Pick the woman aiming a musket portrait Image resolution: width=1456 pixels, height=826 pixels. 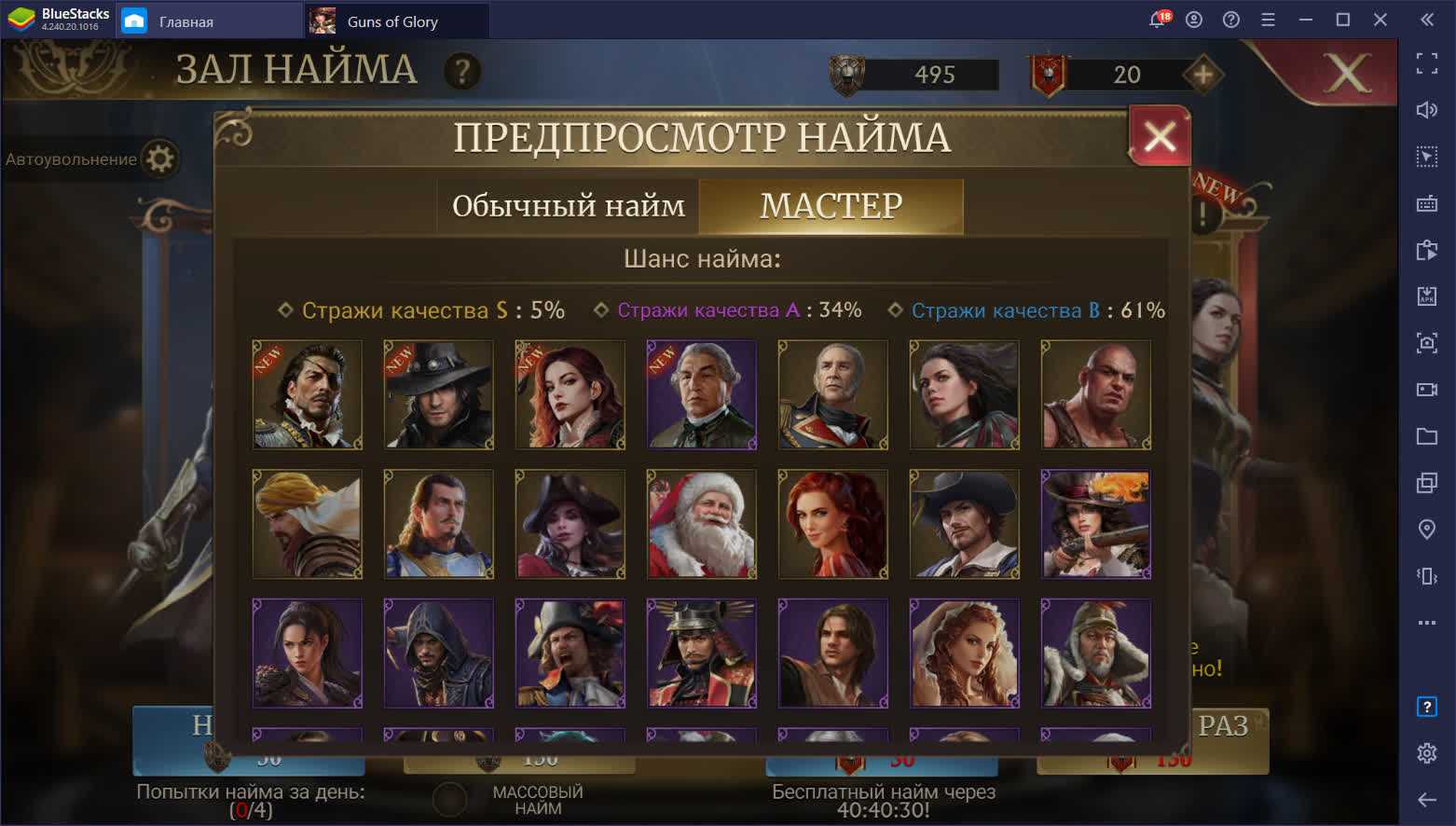pyautogui.click(x=1095, y=524)
